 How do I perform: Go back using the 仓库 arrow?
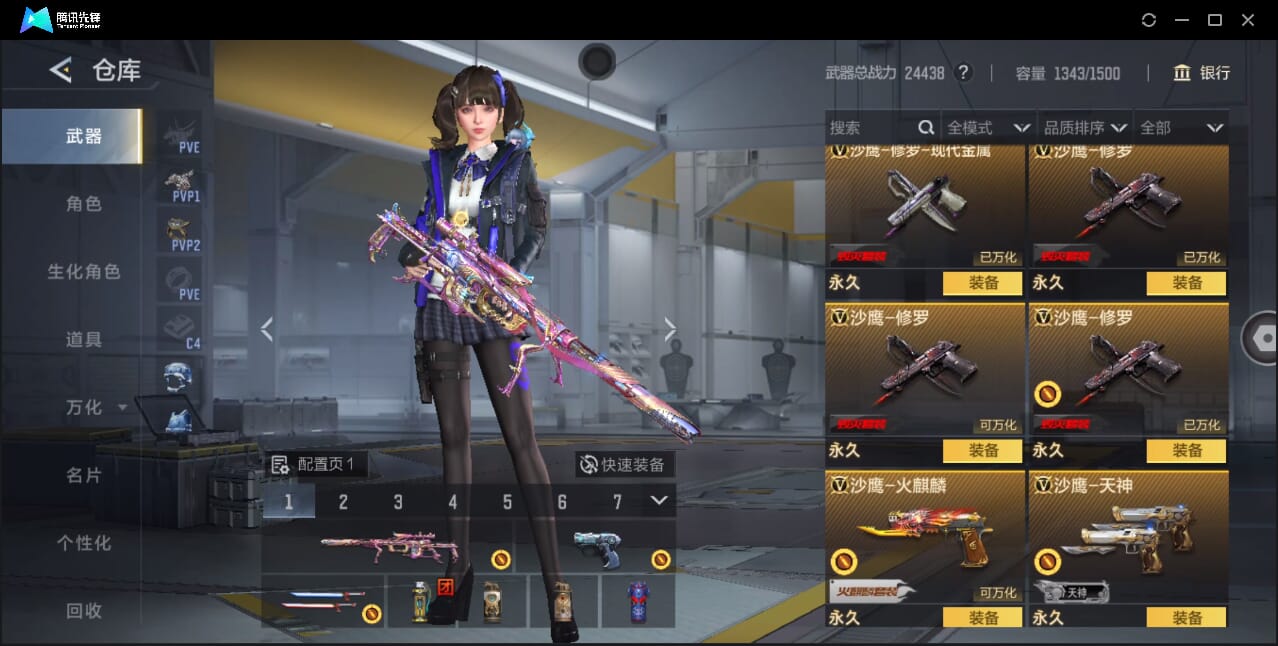coord(61,70)
